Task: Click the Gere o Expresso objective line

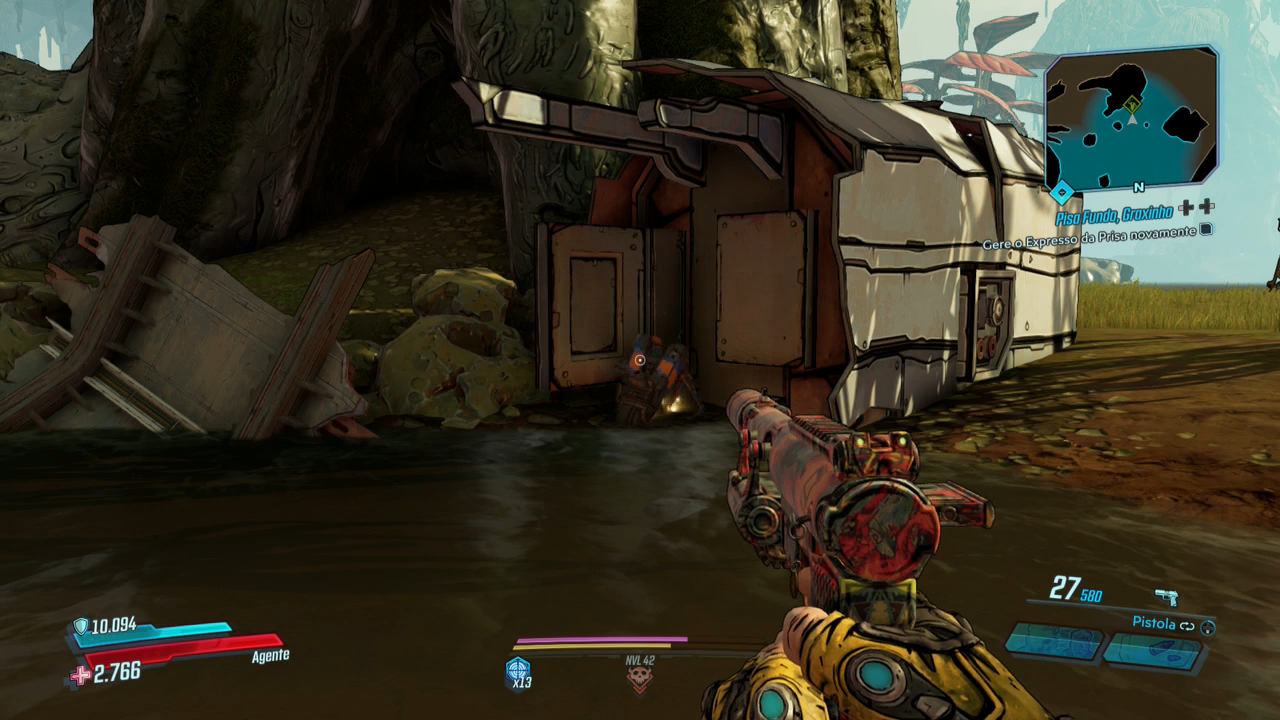Action: point(1089,231)
